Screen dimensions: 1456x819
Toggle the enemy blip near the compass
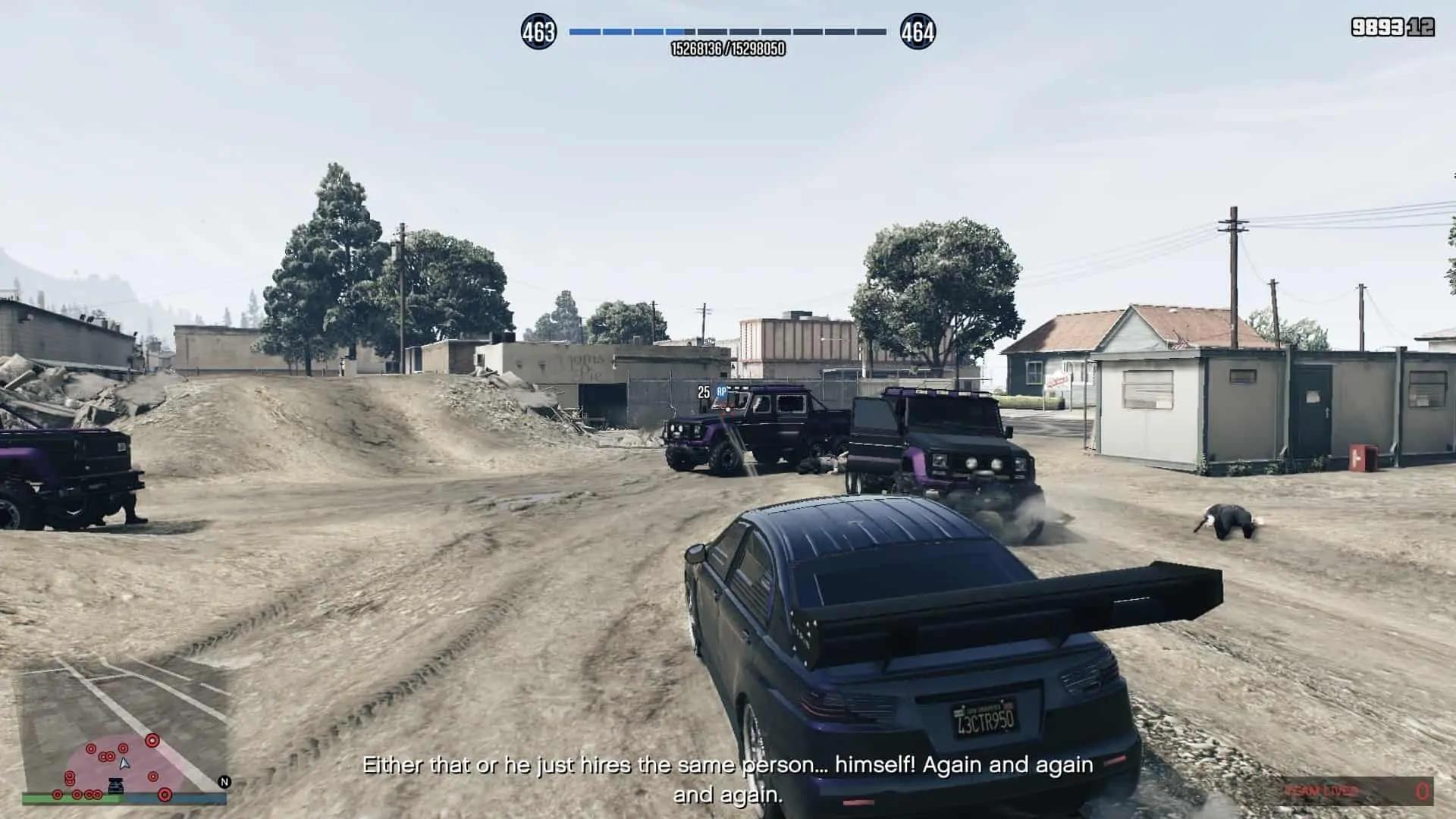tap(165, 795)
